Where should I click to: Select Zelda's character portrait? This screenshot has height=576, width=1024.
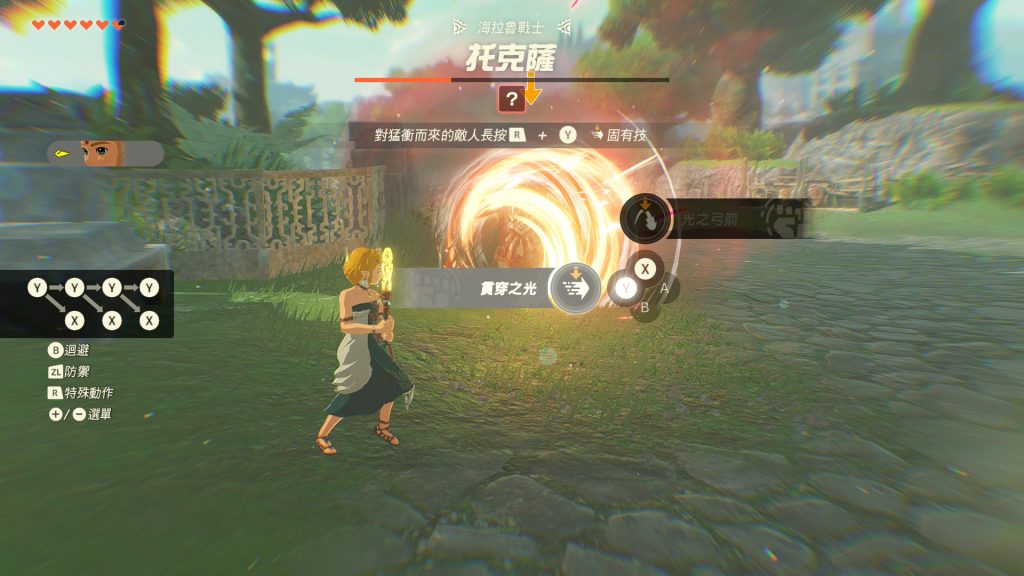[x=98, y=153]
